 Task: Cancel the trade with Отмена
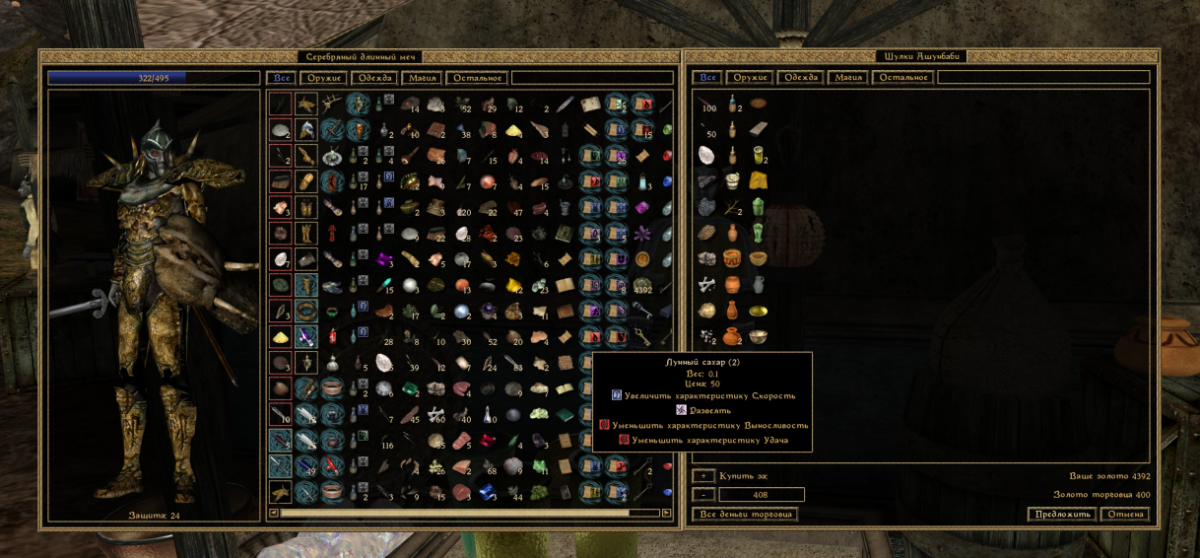[1124, 514]
